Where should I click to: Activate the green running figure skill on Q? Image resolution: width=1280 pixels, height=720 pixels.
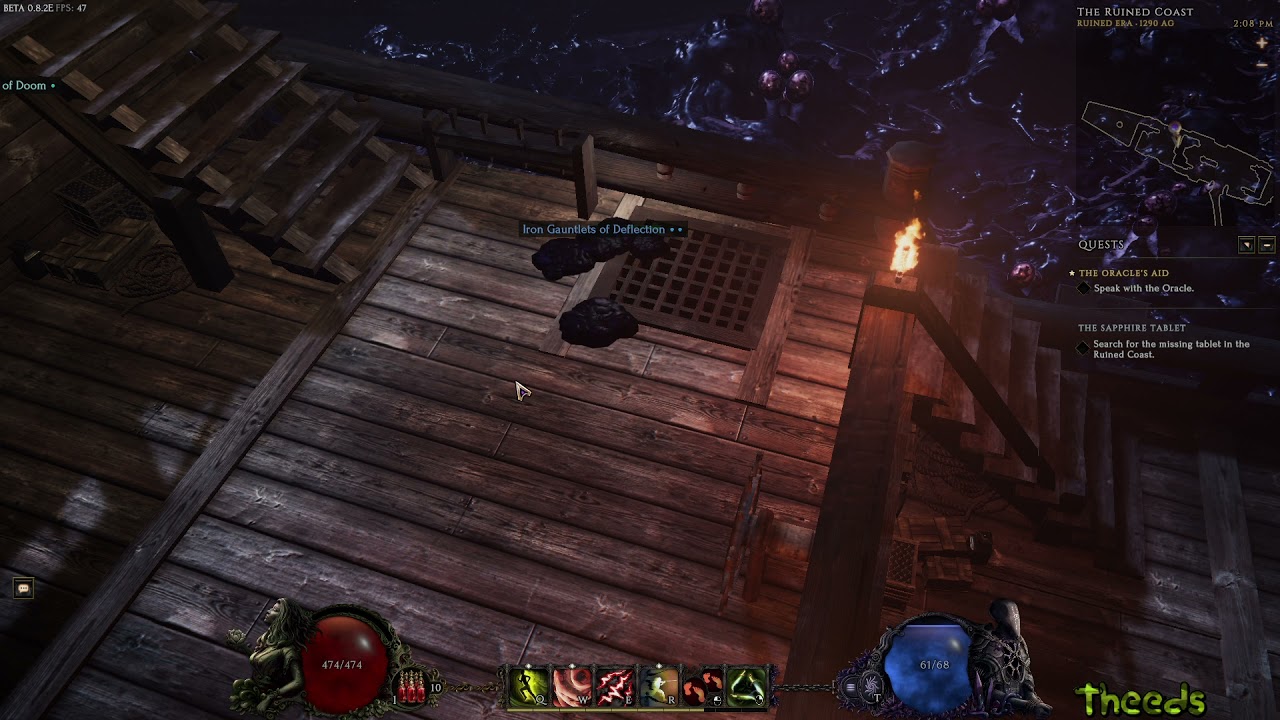(530, 687)
